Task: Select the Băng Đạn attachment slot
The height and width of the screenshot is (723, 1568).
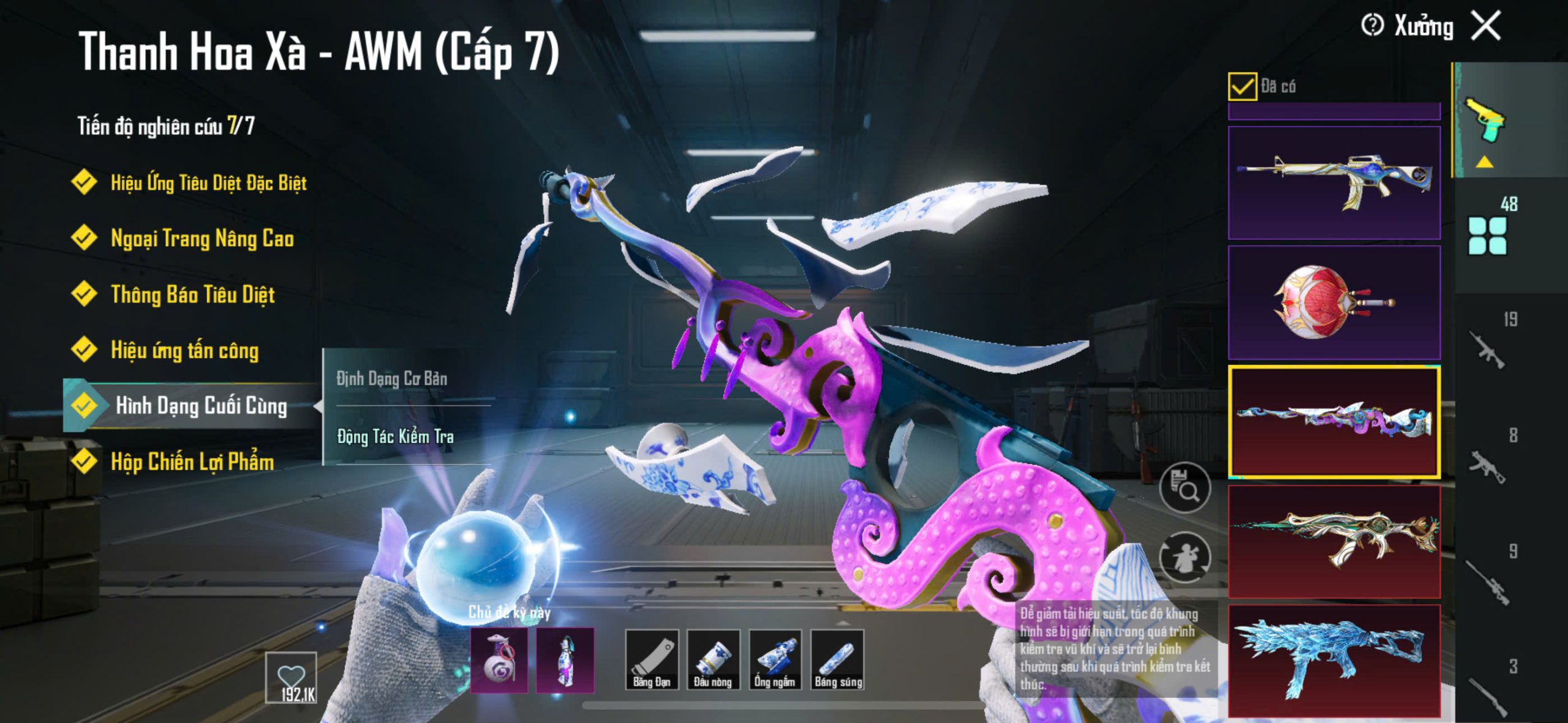Action: point(652,659)
